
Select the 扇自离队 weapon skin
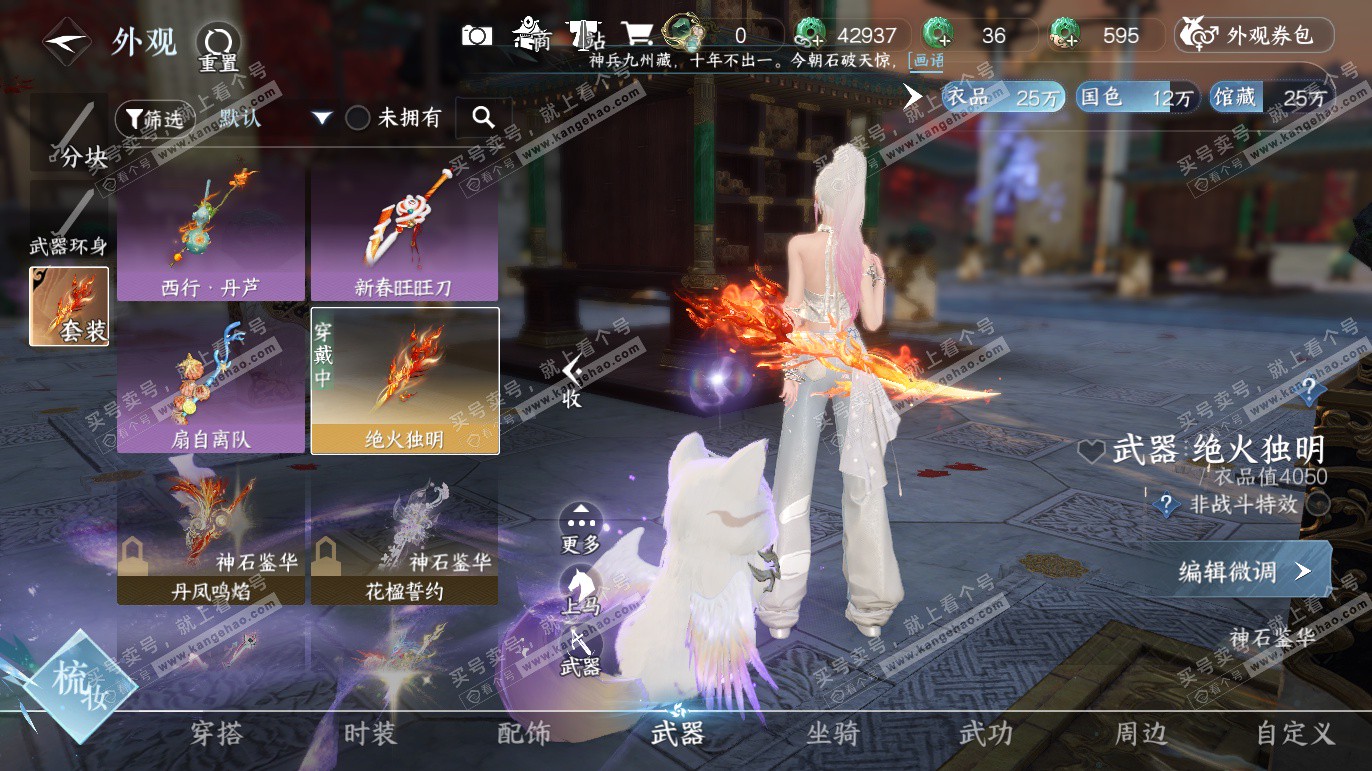[x=211, y=384]
